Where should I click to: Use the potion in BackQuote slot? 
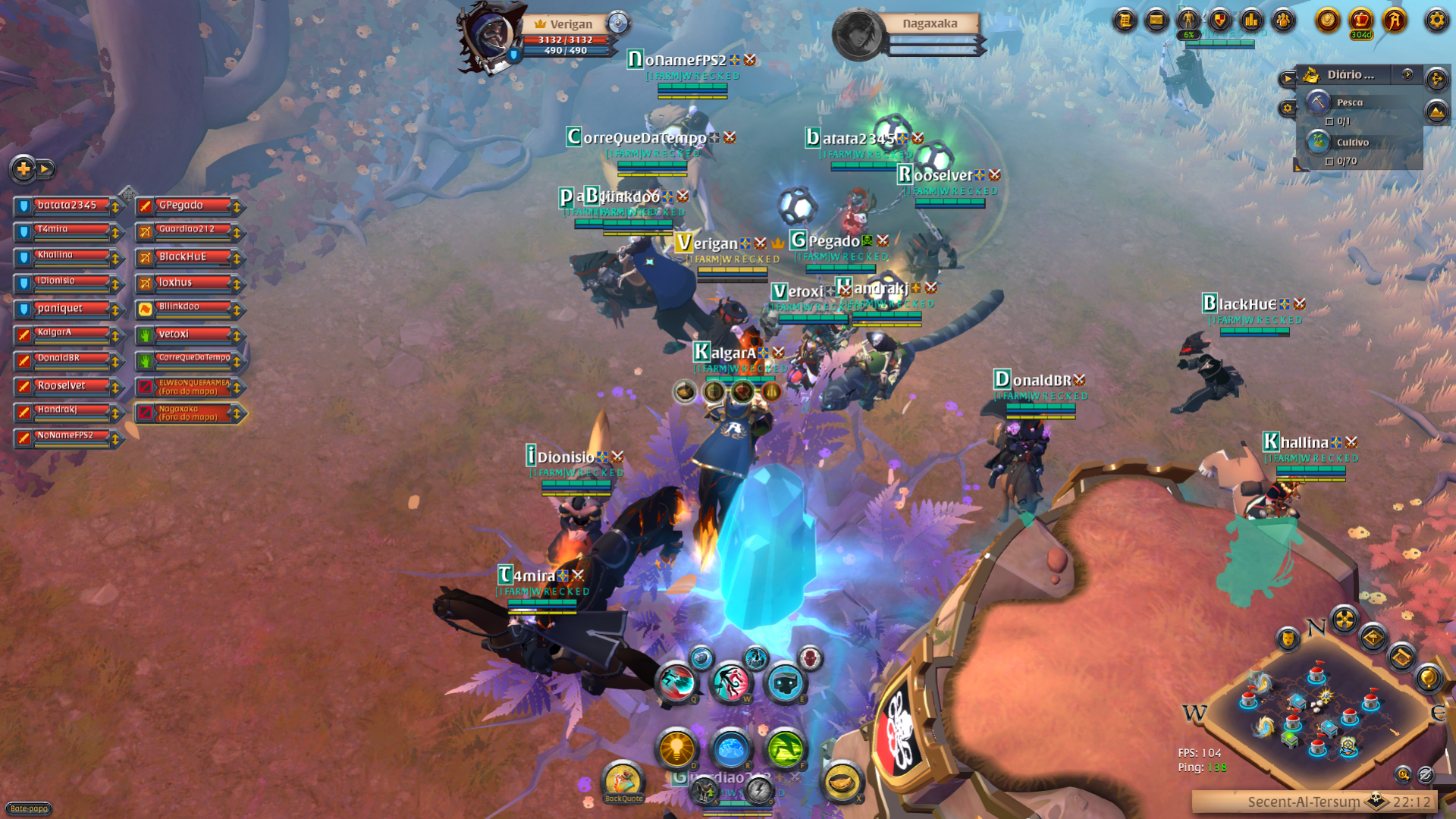(623, 781)
